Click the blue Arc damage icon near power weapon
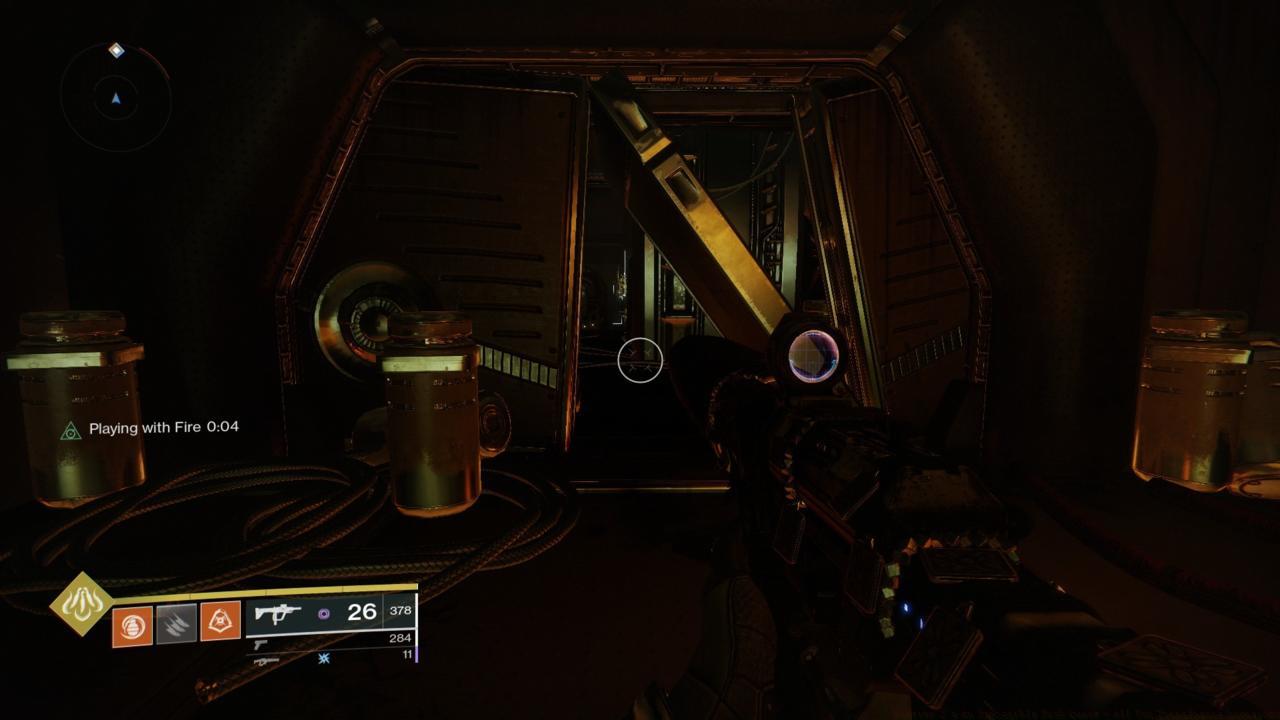This screenshot has width=1280, height=720. (323, 660)
